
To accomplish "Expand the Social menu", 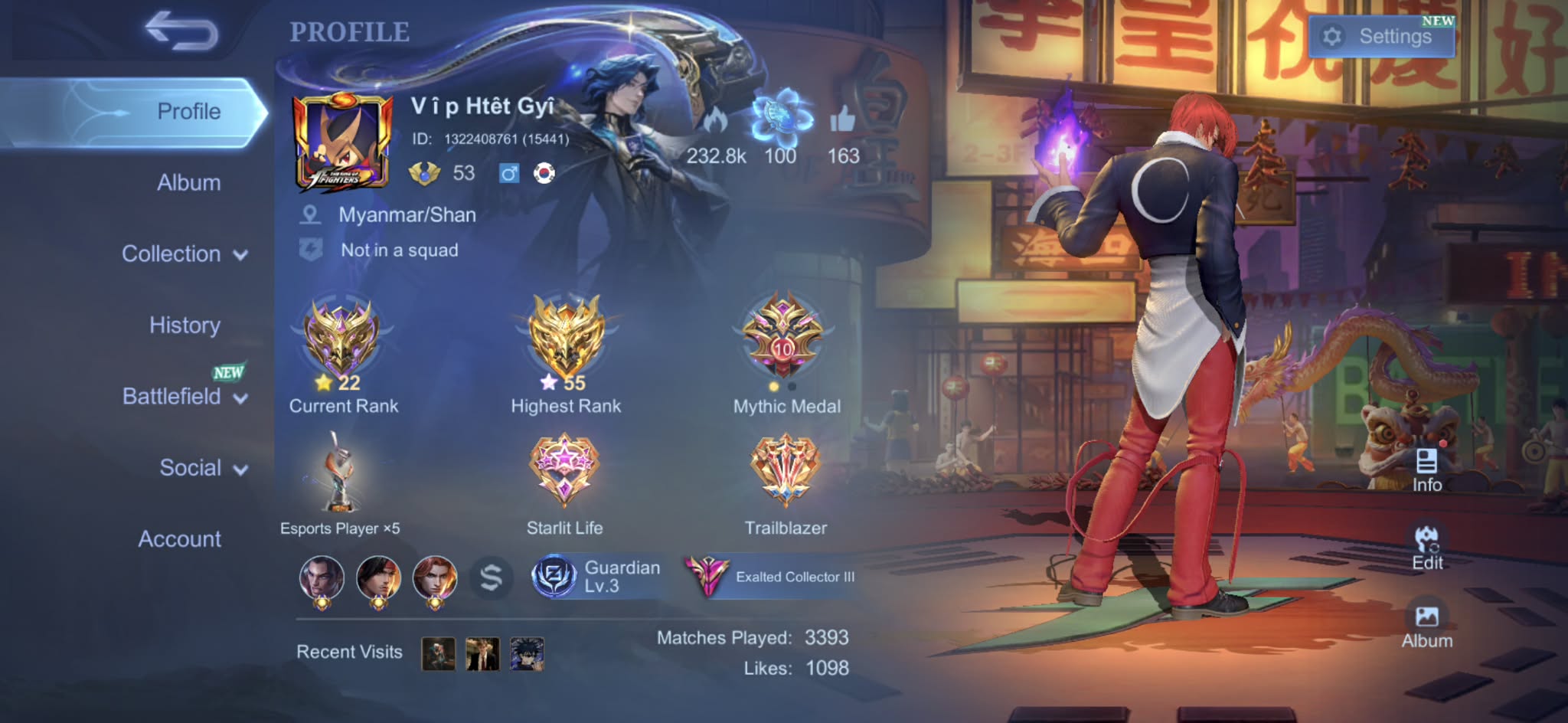I will pyautogui.click(x=202, y=468).
